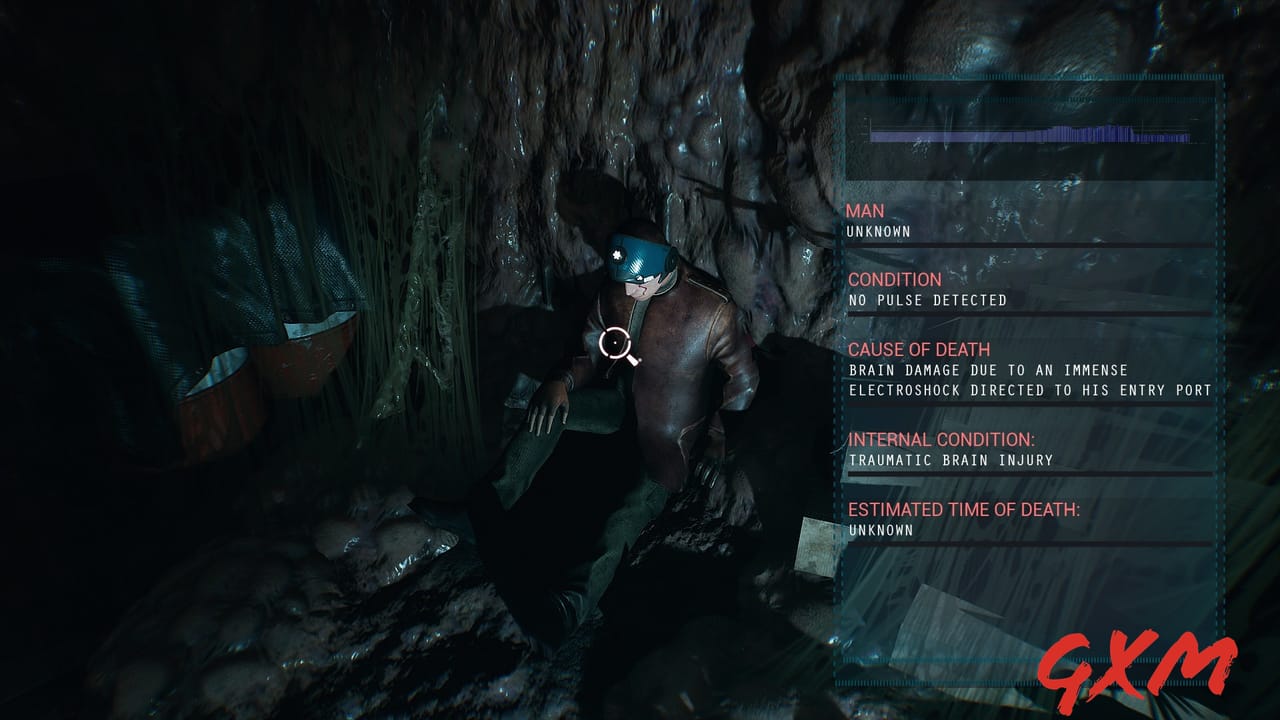Toggle the NO PULSE DETECTED condition readout
The height and width of the screenshot is (720, 1280).
[927, 299]
